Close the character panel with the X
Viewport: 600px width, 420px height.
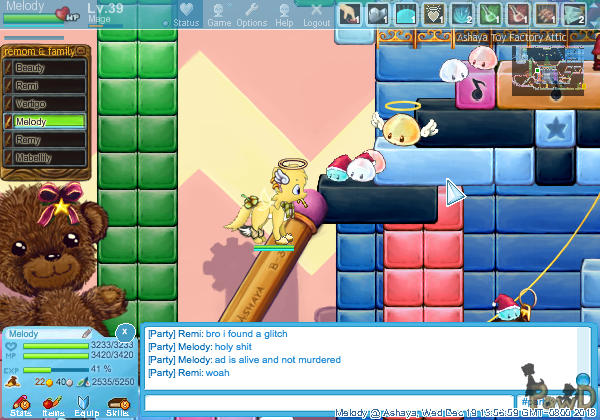(123, 330)
